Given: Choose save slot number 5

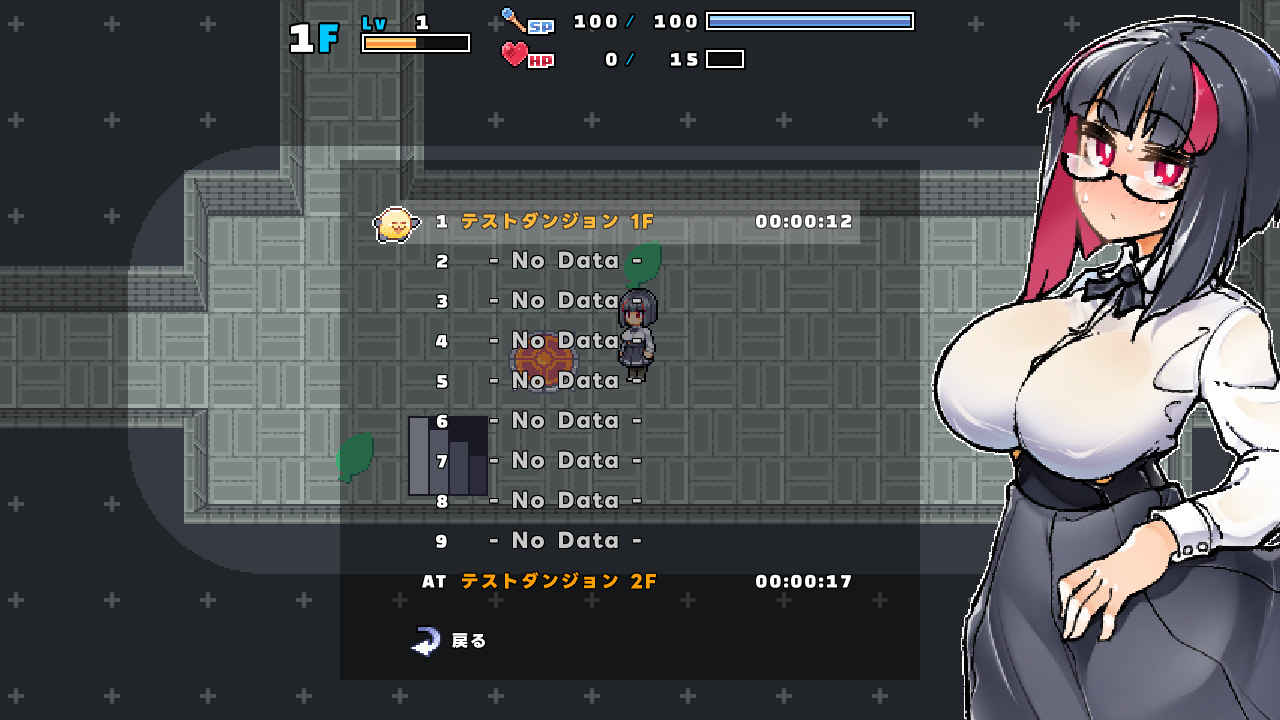Looking at the screenshot, I should coord(566,381).
